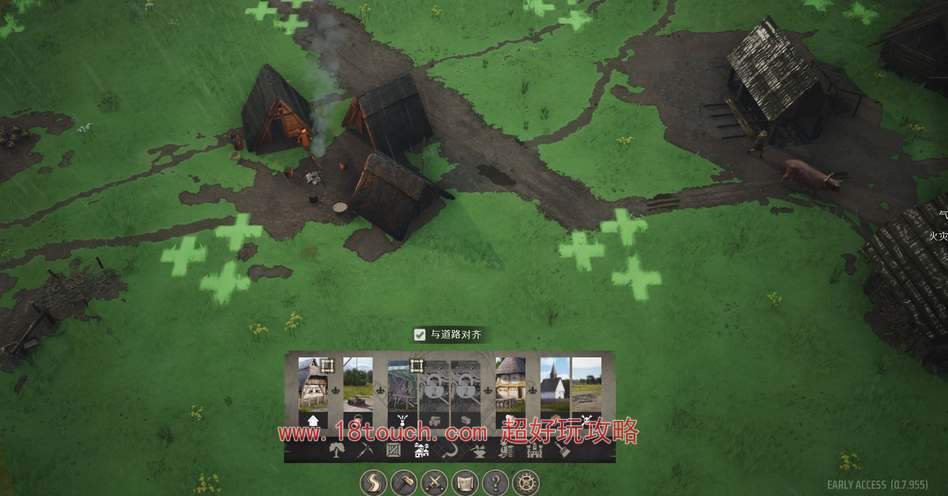Select the houses residential category
This screenshot has height=496, width=948.
click(x=421, y=451)
